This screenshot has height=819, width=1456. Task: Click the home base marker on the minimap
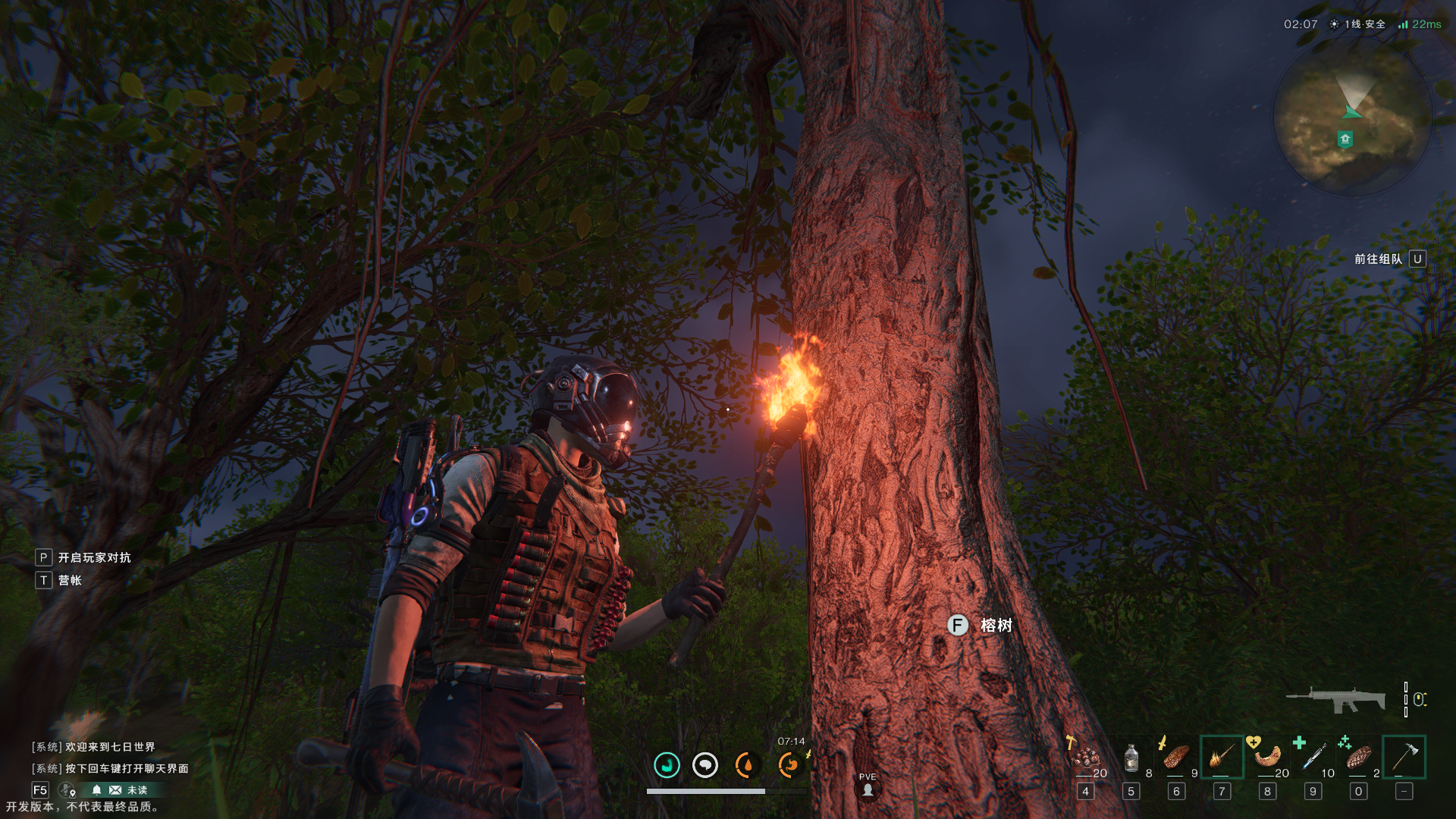pyautogui.click(x=1345, y=139)
